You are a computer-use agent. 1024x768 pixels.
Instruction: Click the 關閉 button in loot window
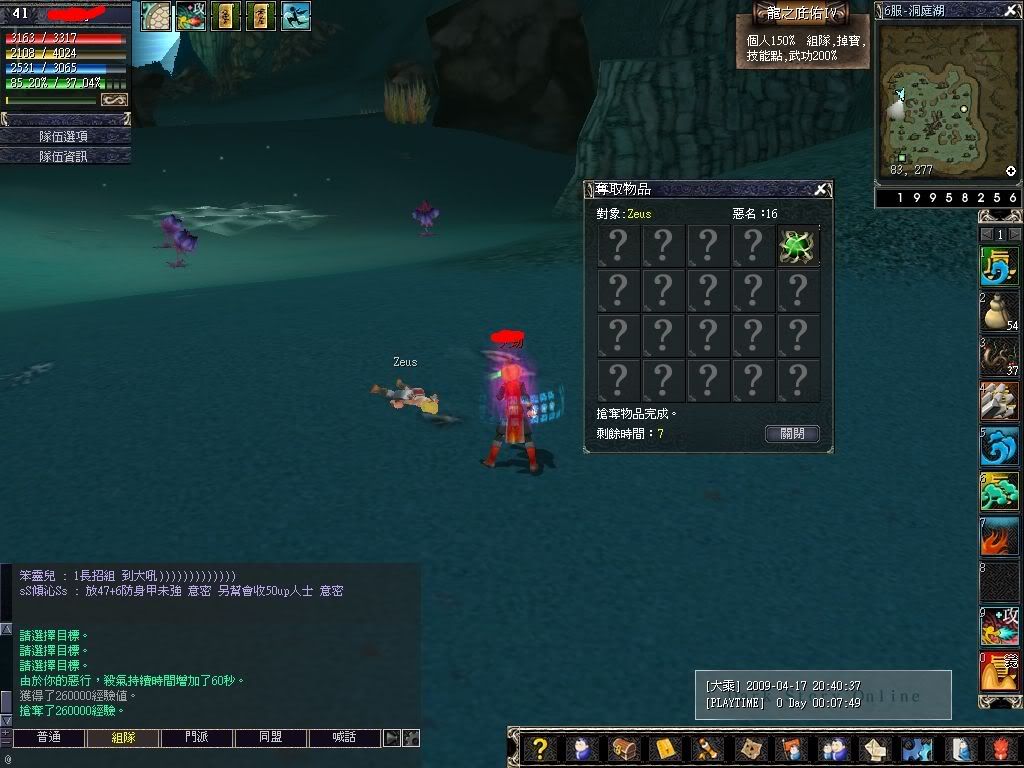792,434
